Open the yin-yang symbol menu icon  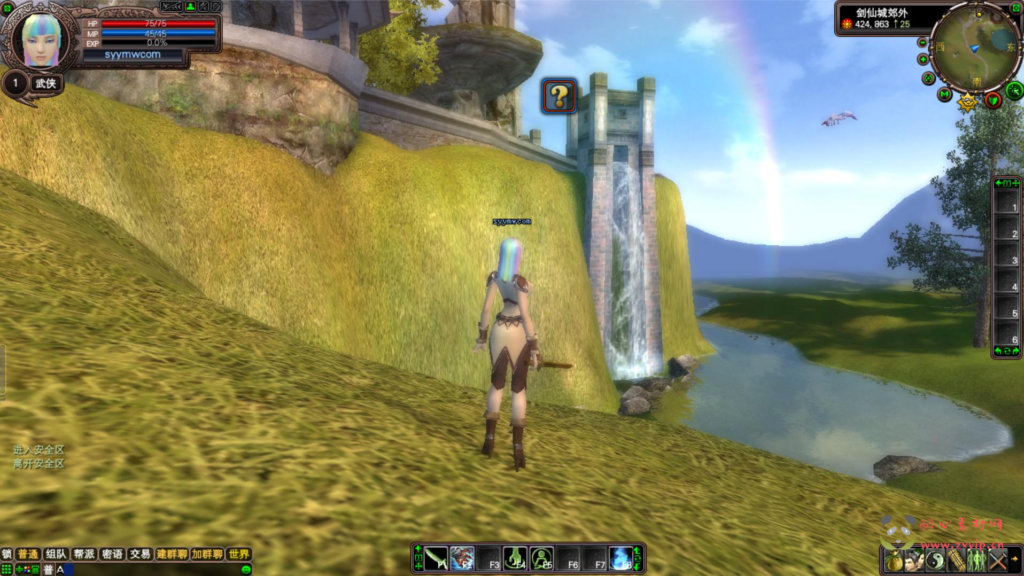936,561
